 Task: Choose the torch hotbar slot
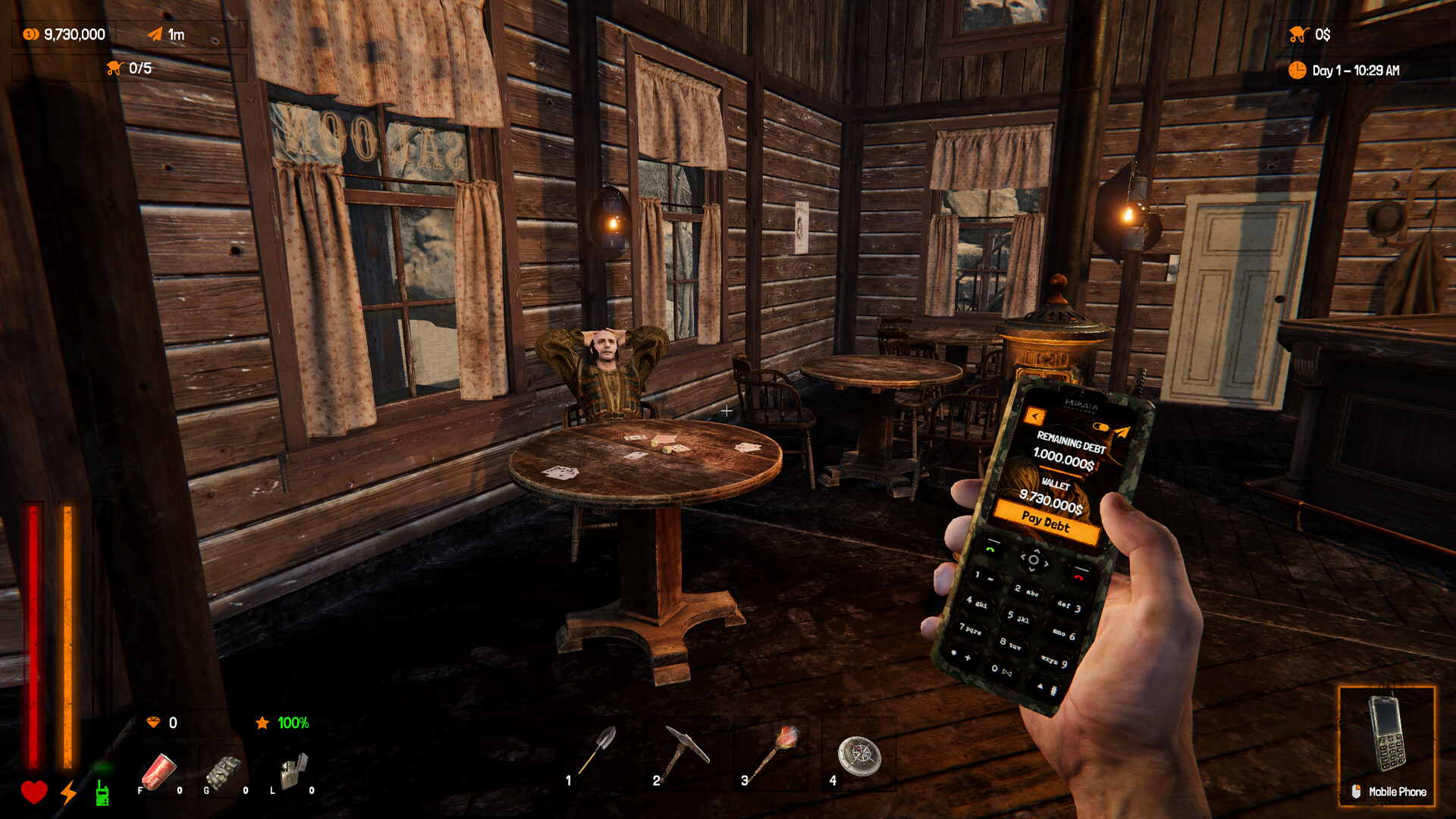pos(774,752)
